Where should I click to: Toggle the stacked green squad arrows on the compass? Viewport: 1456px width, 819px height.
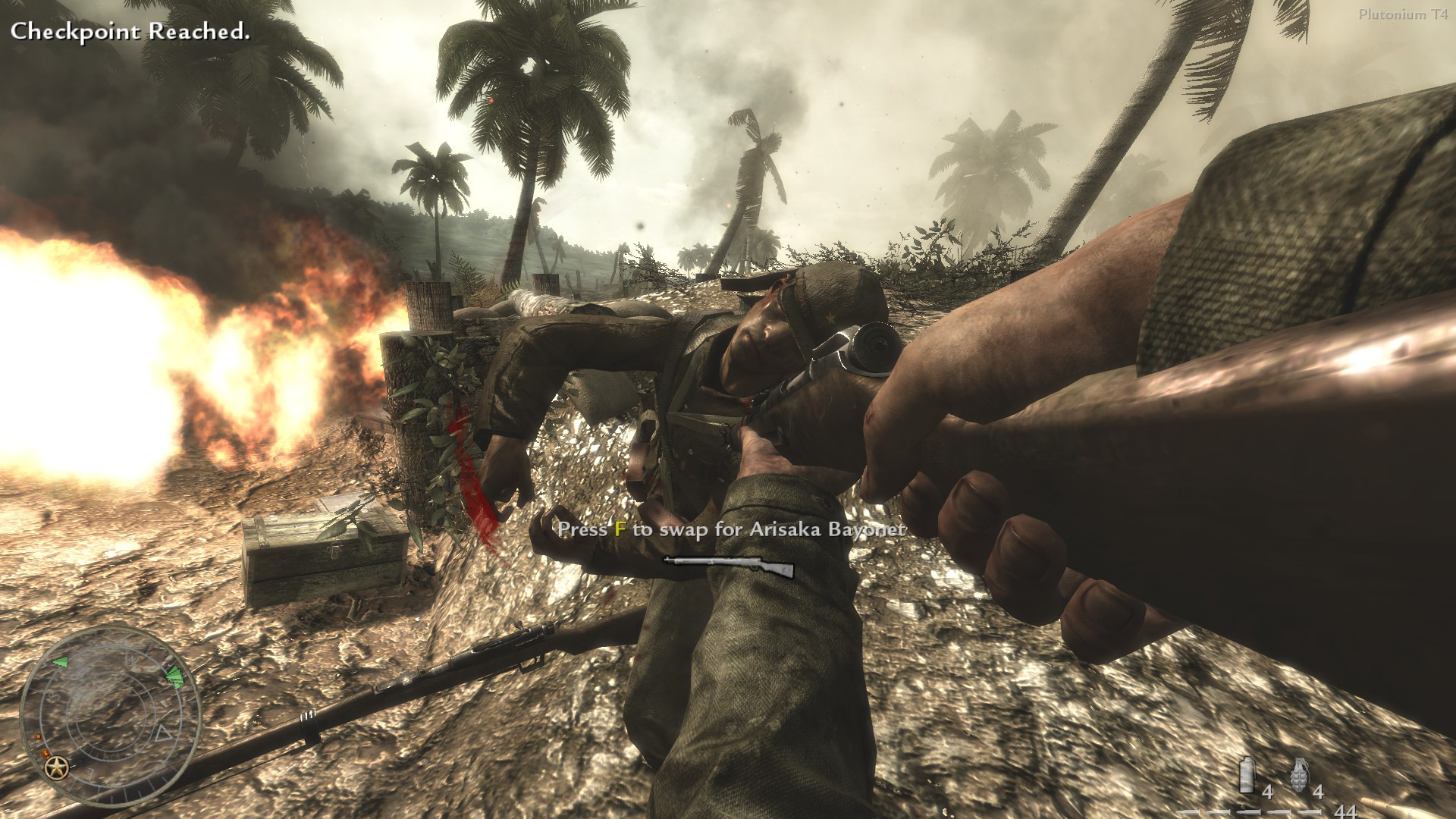(x=174, y=676)
